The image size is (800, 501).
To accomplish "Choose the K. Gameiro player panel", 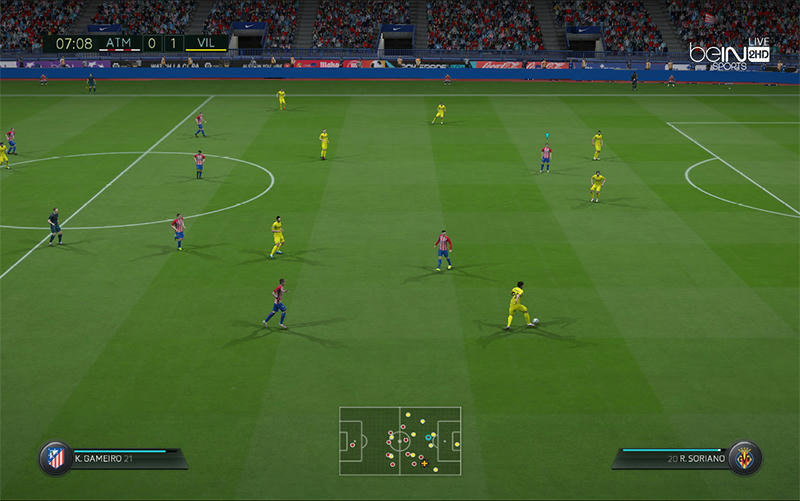I will [125, 458].
